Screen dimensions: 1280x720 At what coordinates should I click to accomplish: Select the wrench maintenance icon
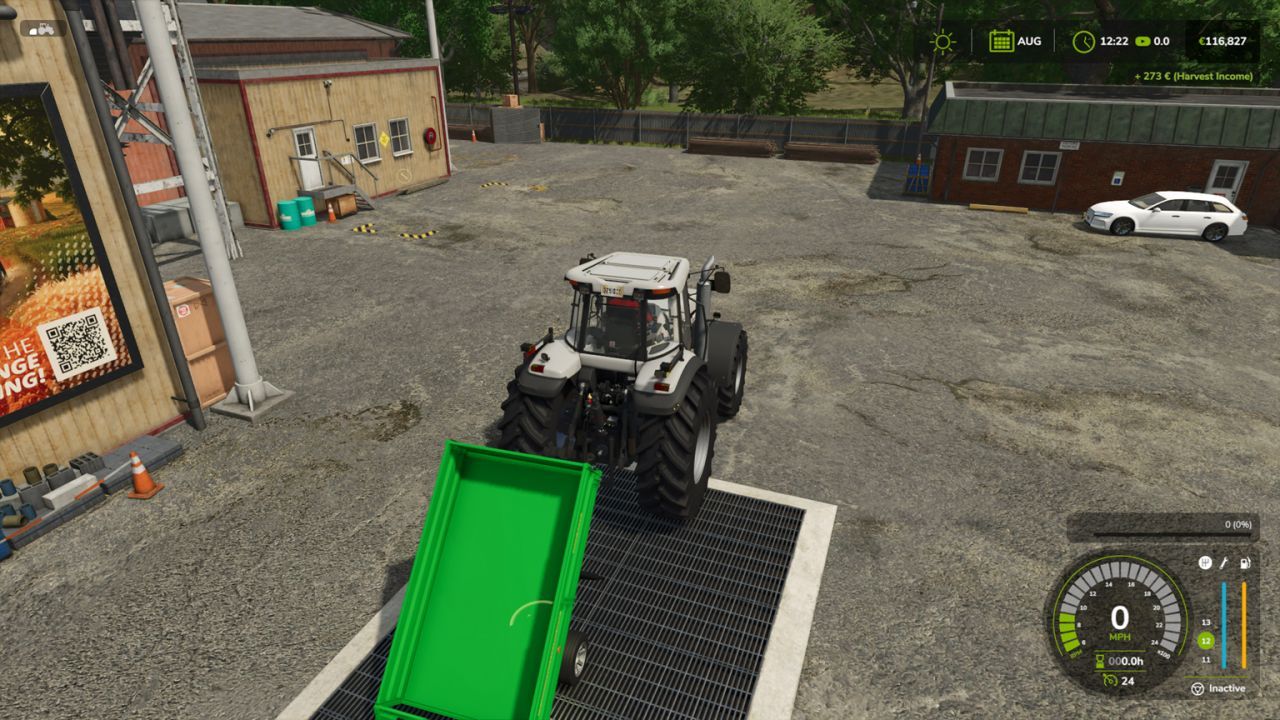coord(1224,562)
